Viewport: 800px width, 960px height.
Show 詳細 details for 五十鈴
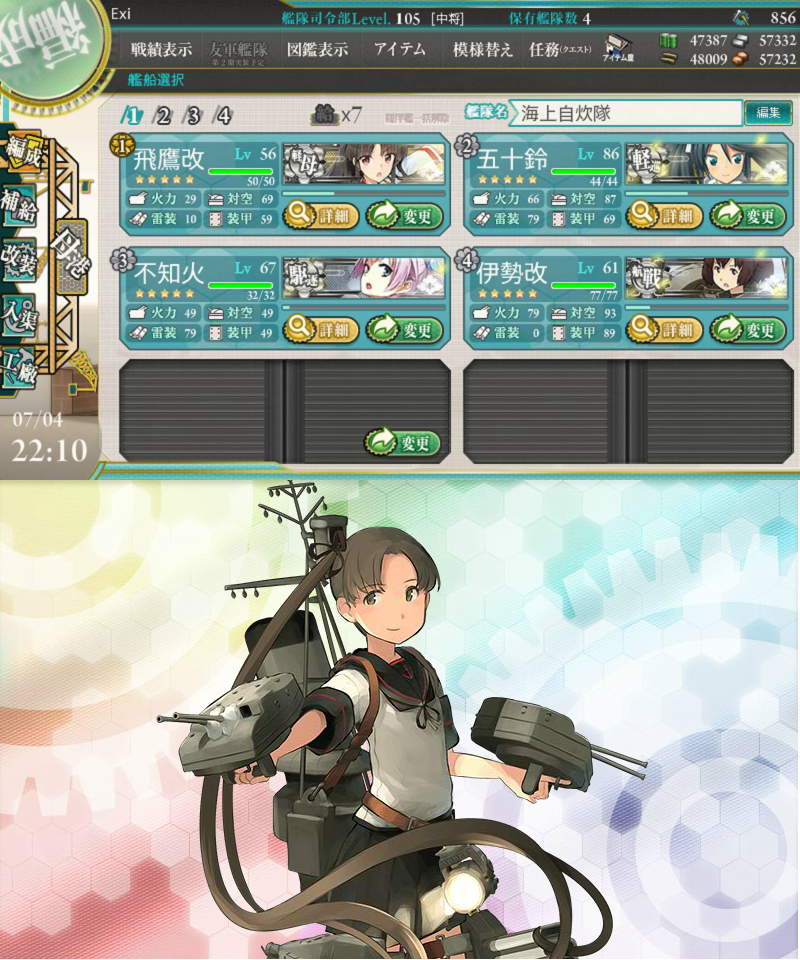666,215
